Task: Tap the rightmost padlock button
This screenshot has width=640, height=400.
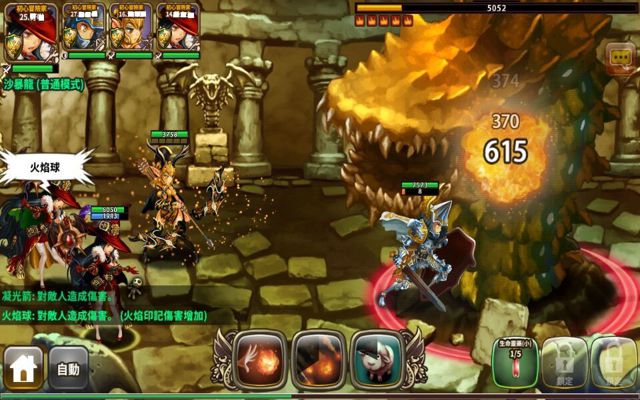Action: coord(613,362)
